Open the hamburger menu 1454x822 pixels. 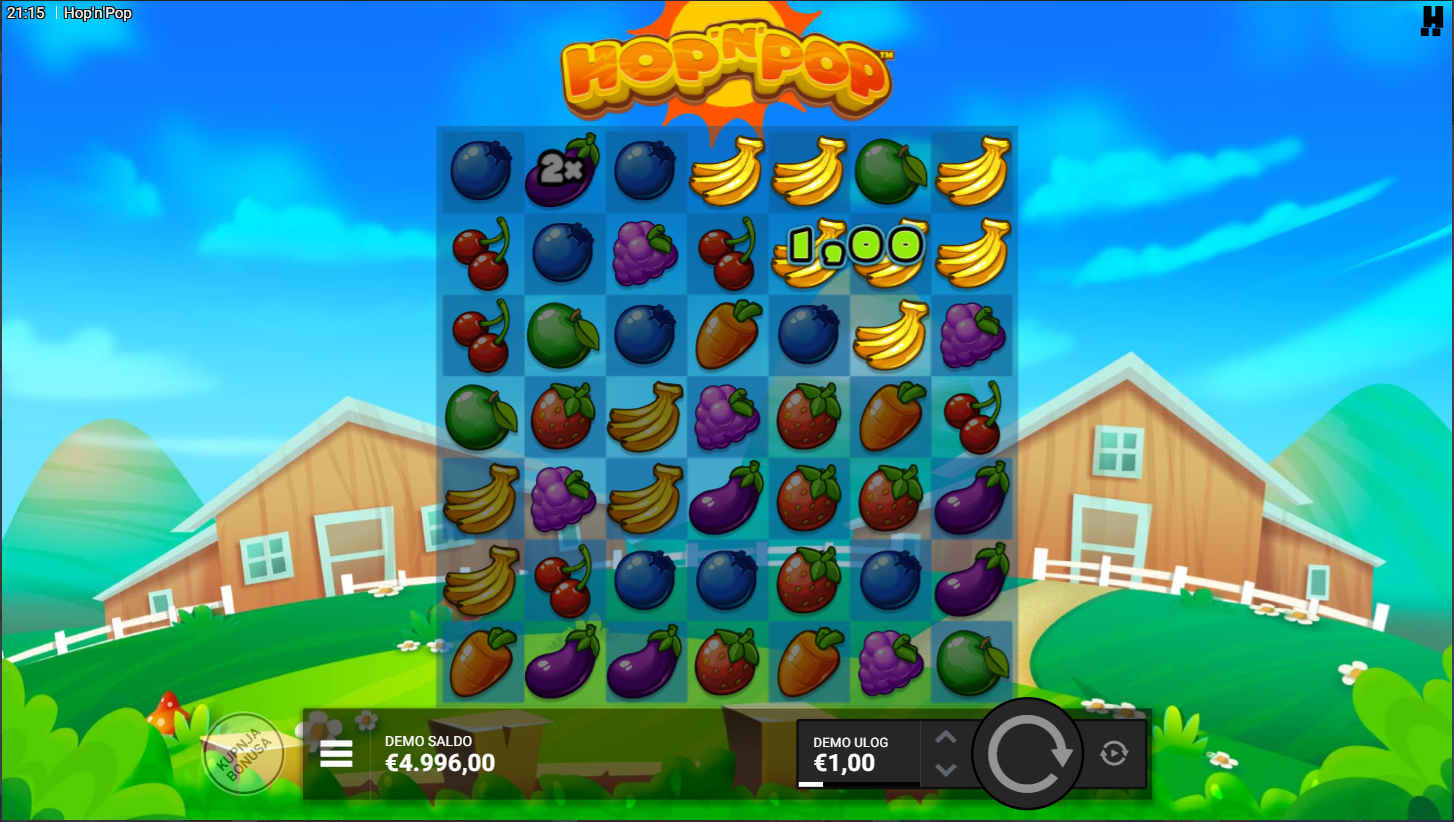pyautogui.click(x=336, y=754)
